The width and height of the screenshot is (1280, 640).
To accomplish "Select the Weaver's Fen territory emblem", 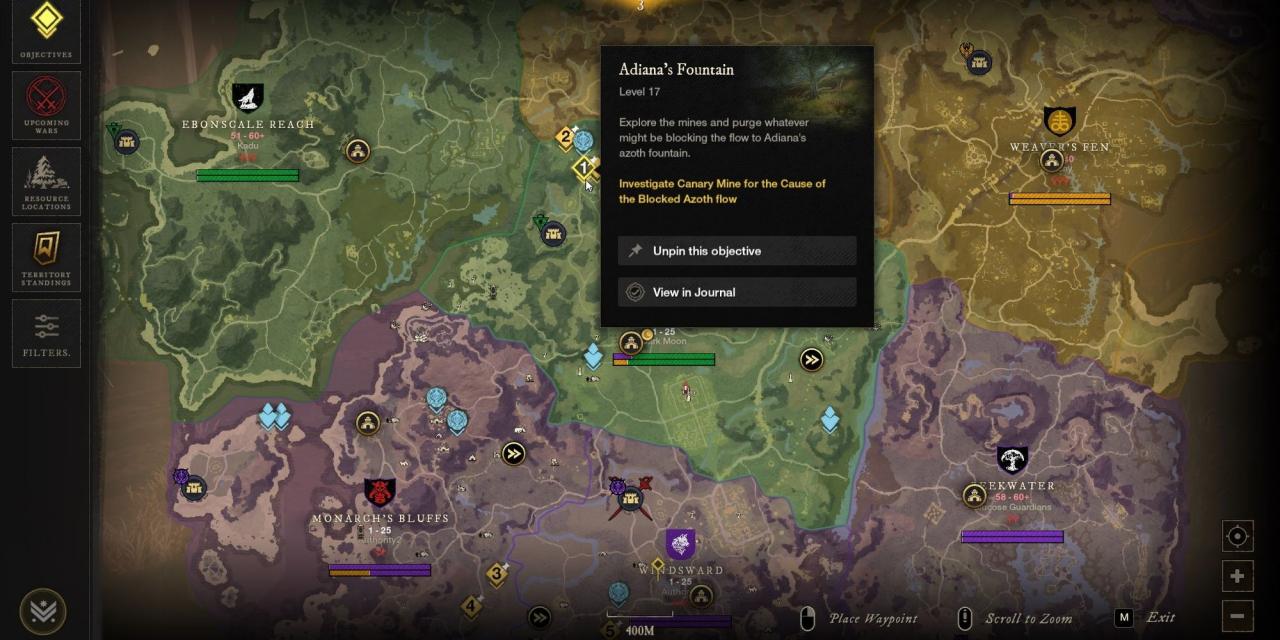I will [1059, 122].
